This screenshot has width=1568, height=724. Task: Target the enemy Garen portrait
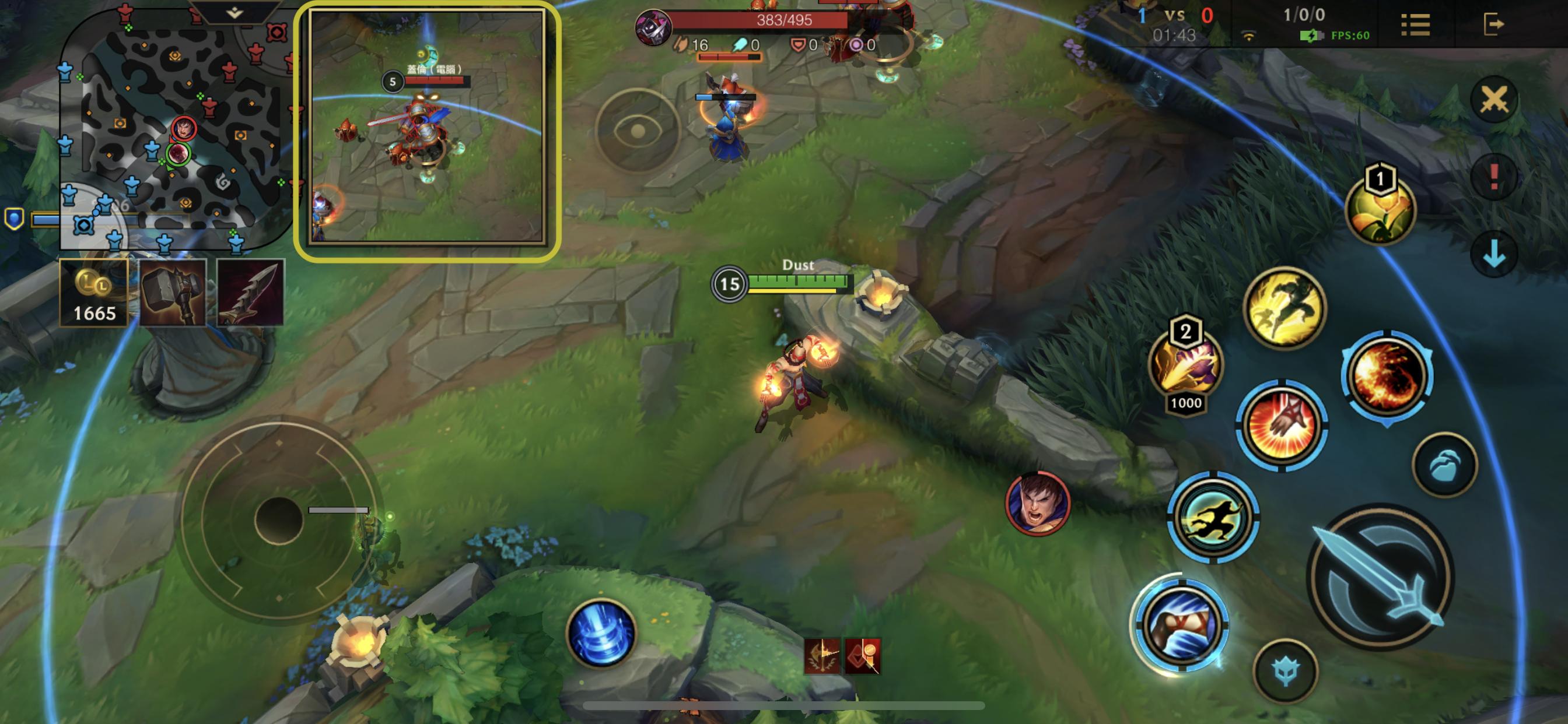click(x=1037, y=504)
